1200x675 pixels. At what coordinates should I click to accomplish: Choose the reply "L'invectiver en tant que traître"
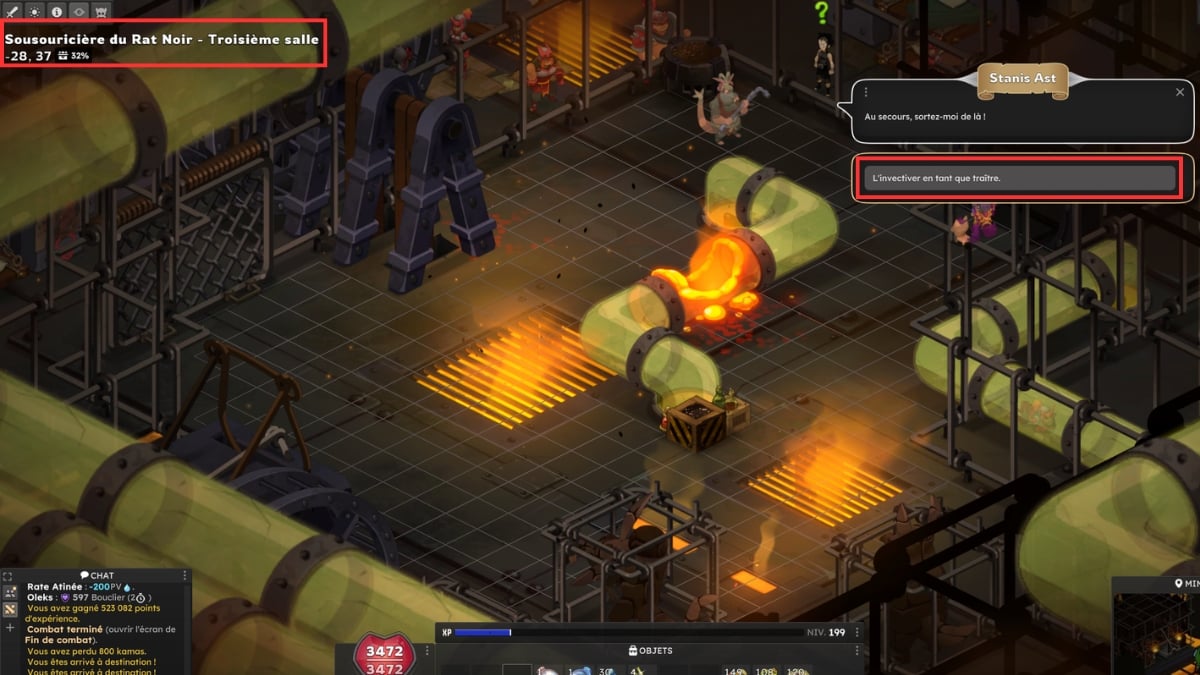point(1018,178)
